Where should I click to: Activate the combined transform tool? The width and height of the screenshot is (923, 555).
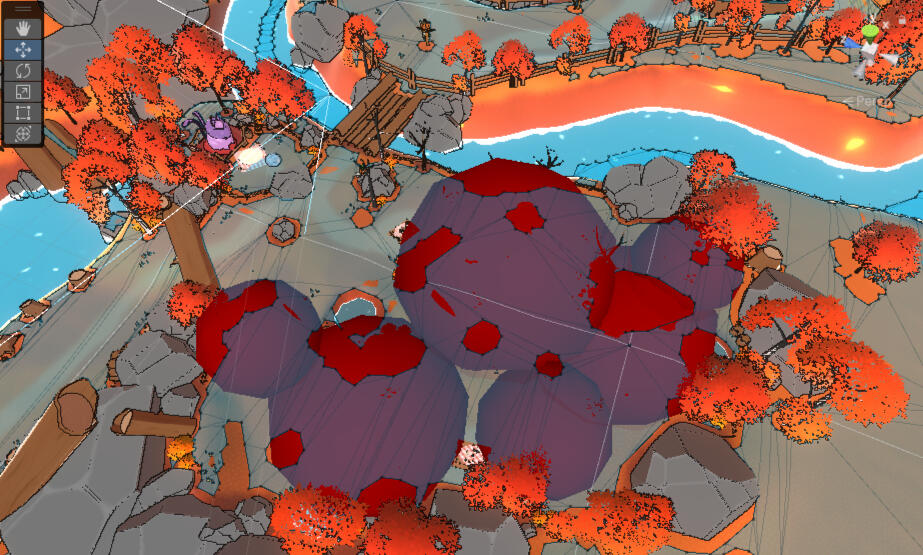point(23,133)
